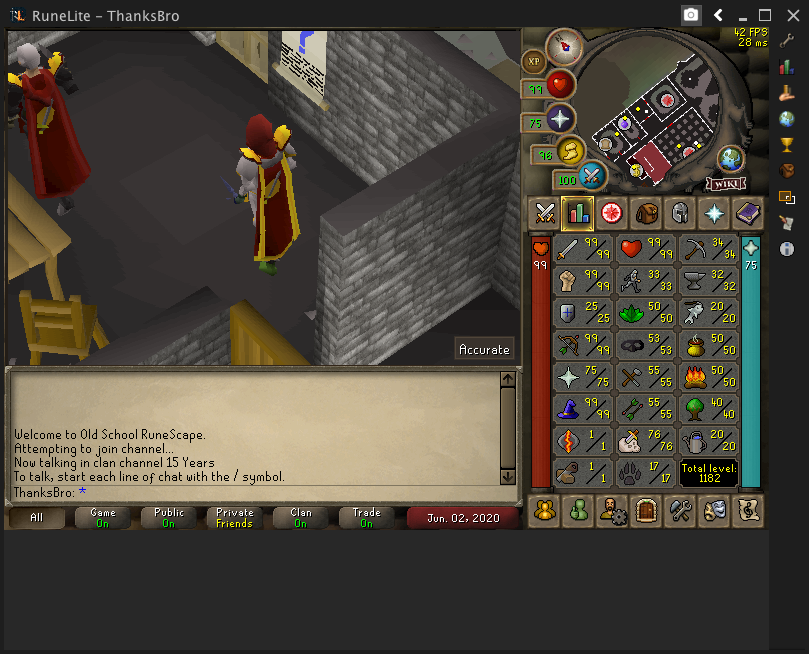Select the Trade chat filter tab

coord(367,517)
